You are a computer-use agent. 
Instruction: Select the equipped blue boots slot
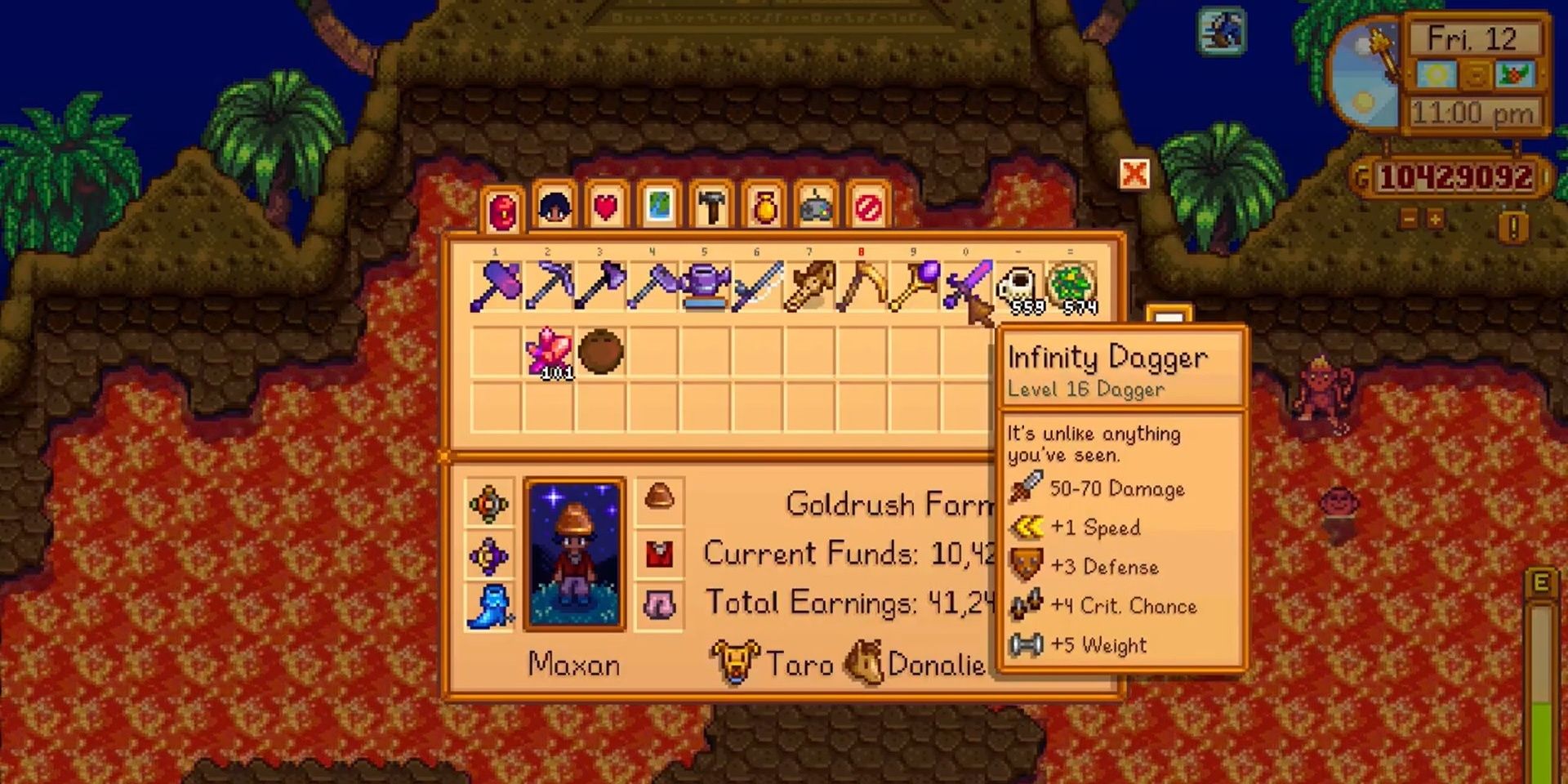click(x=488, y=606)
